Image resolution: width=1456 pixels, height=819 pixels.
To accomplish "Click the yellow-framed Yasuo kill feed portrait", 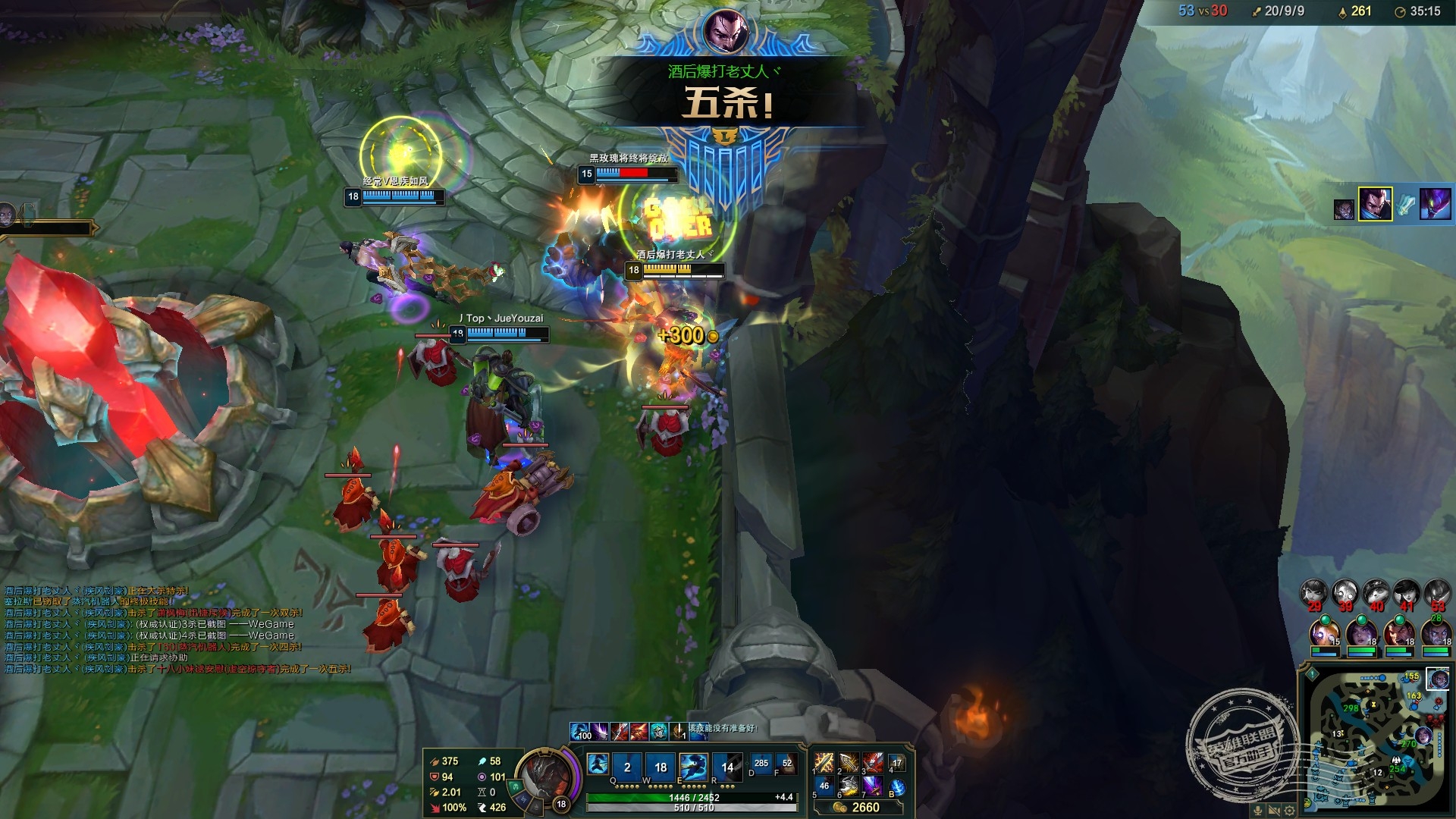I will coord(1375,205).
